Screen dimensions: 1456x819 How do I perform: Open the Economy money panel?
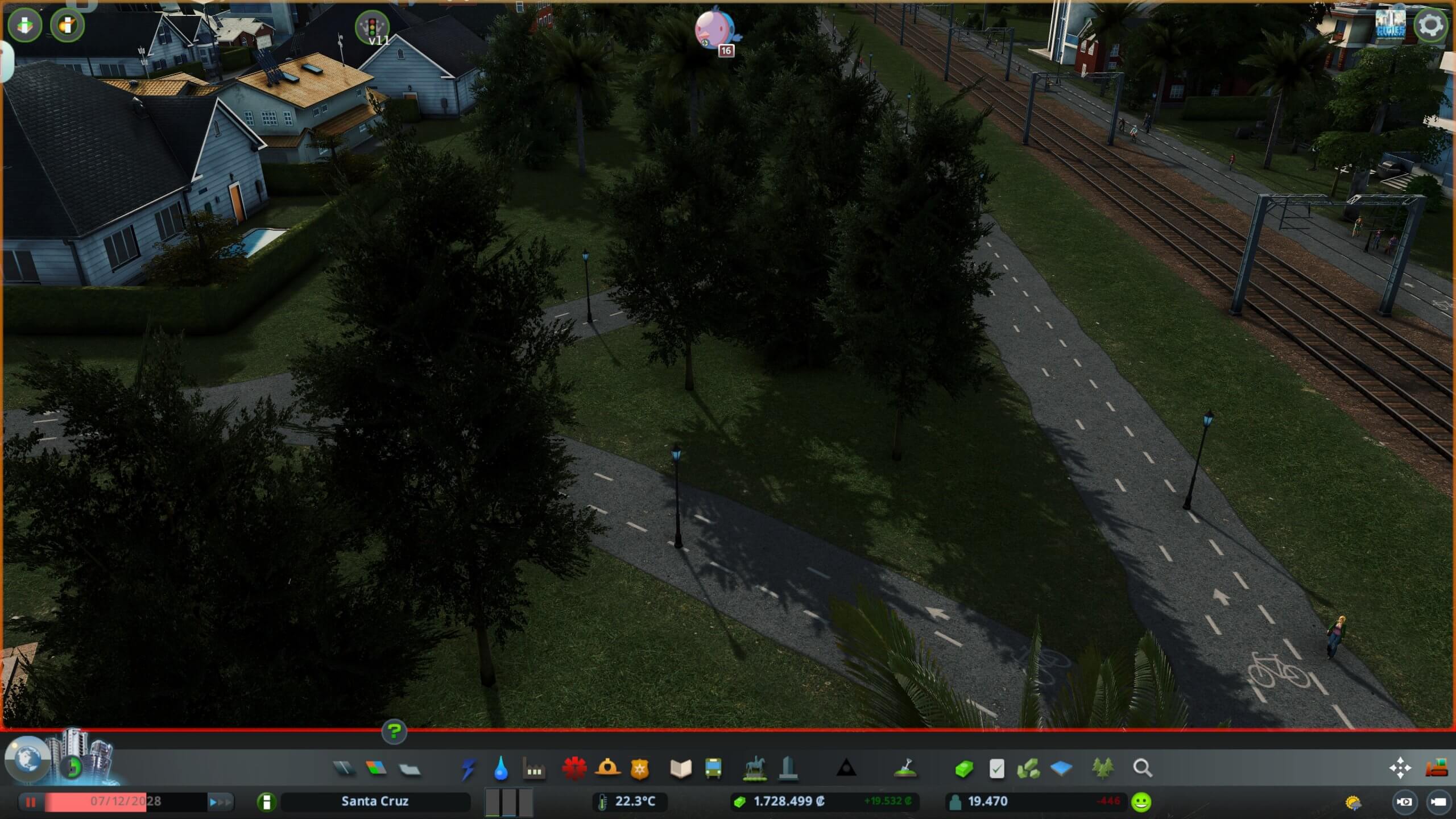click(x=963, y=769)
